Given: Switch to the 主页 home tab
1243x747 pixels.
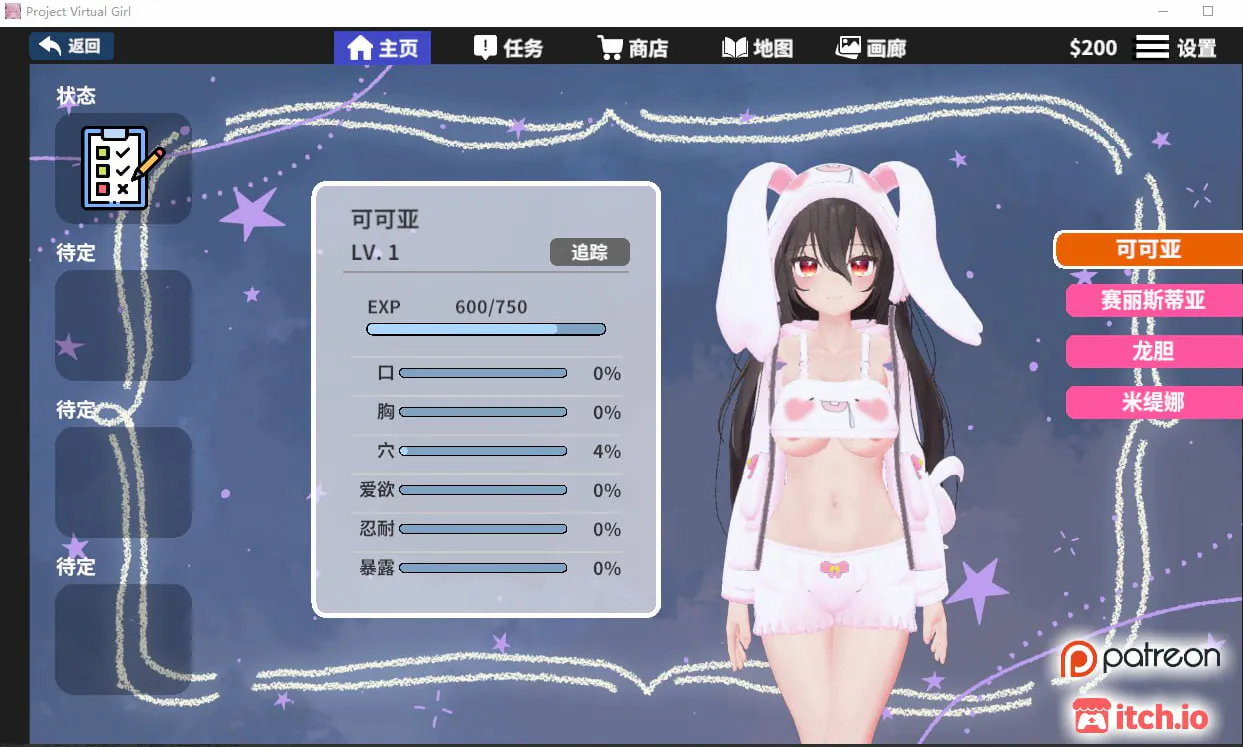Looking at the screenshot, I should click(x=382, y=48).
